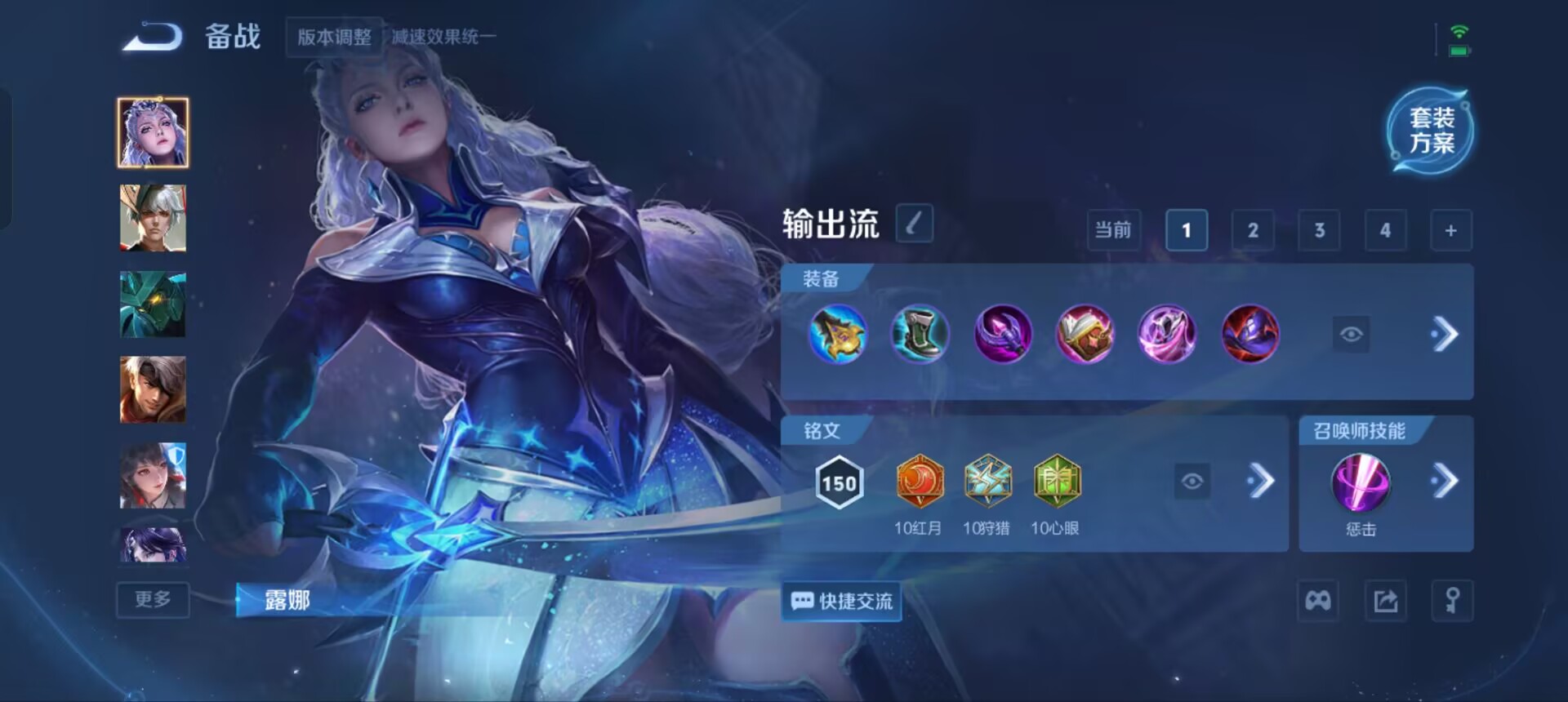Viewport: 1568px width, 702px height.
Task: Open the share icon at bottom right
Action: pyautogui.click(x=1384, y=601)
